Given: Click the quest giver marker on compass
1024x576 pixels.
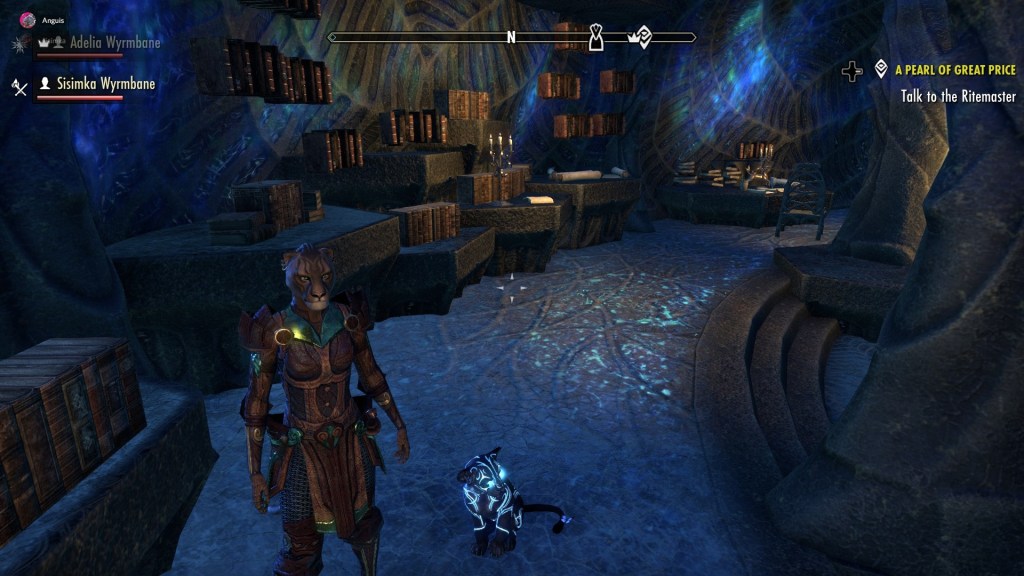Looking at the screenshot, I should pyautogui.click(x=596, y=38).
